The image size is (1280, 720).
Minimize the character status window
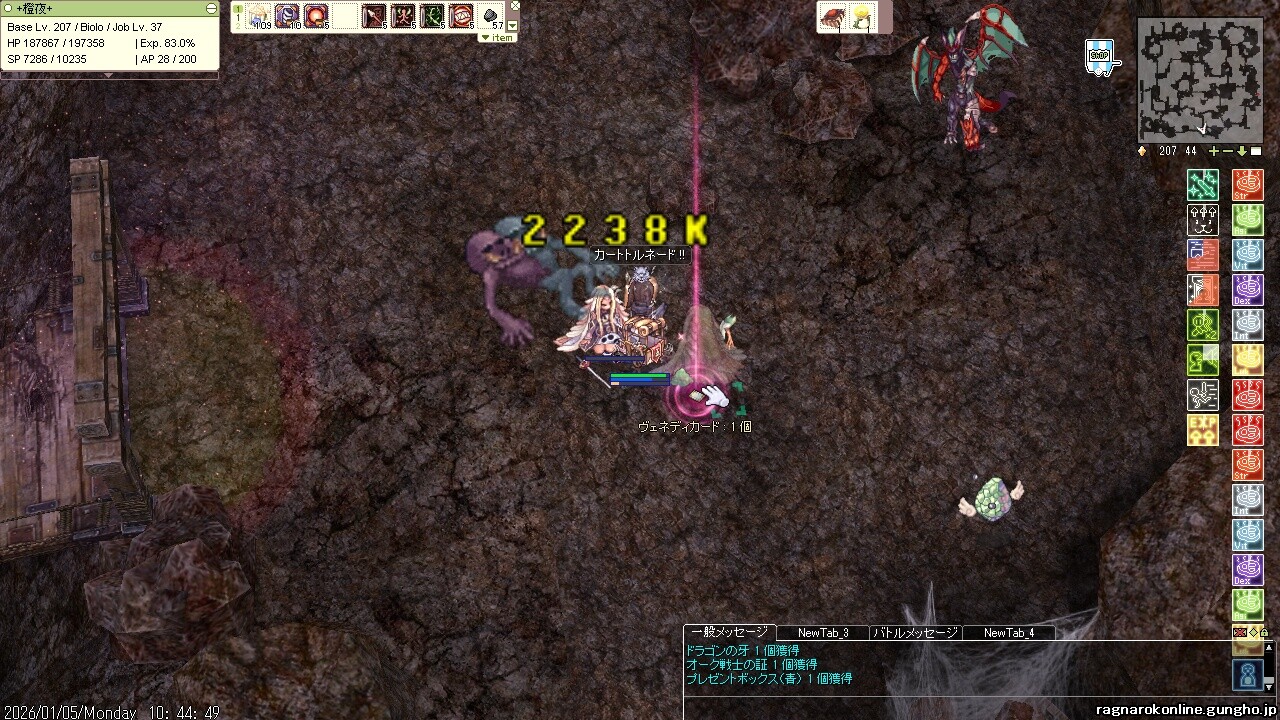[x=211, y=8]
